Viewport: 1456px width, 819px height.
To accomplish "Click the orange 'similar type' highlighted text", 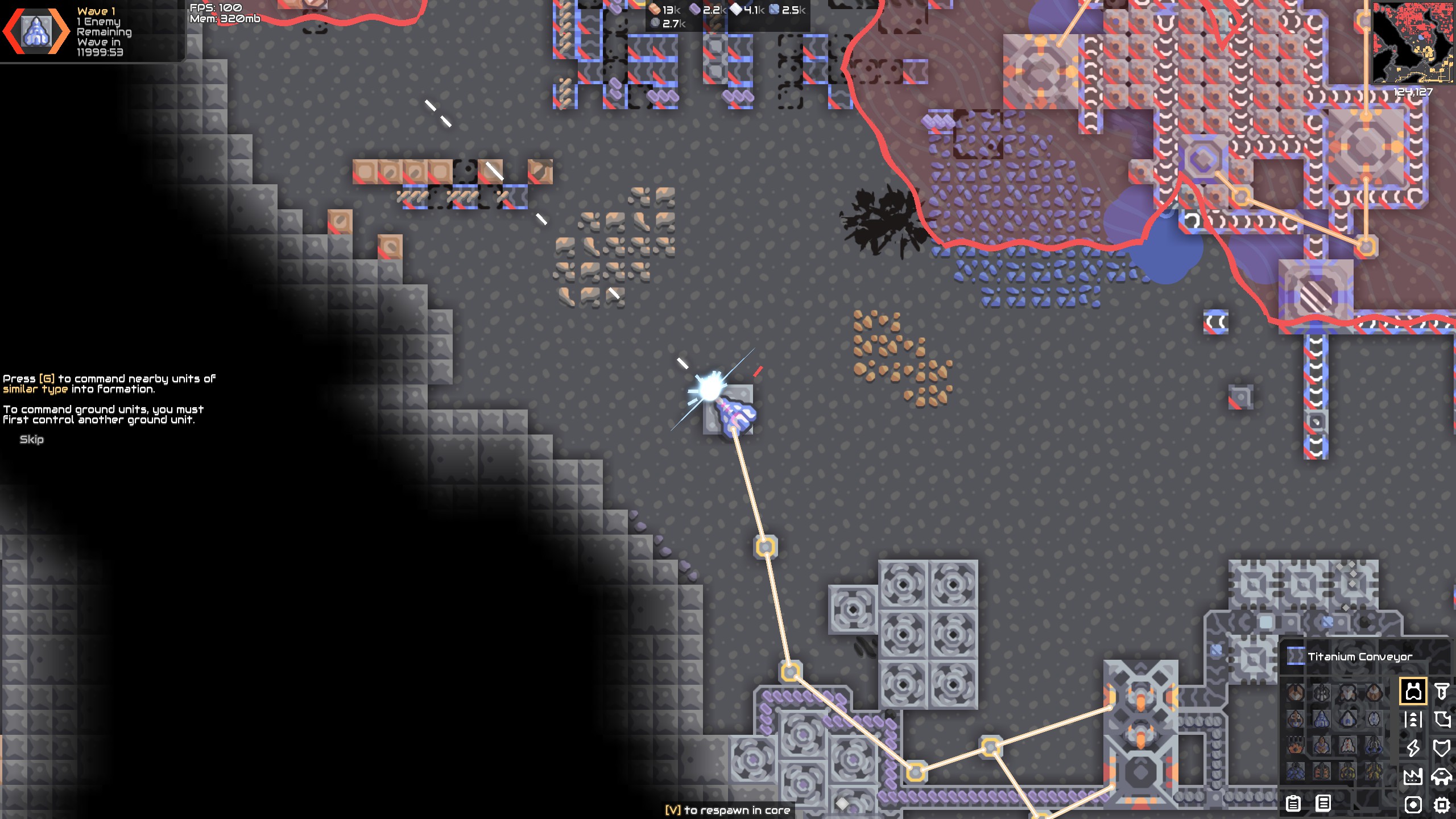I will (36, 388).
